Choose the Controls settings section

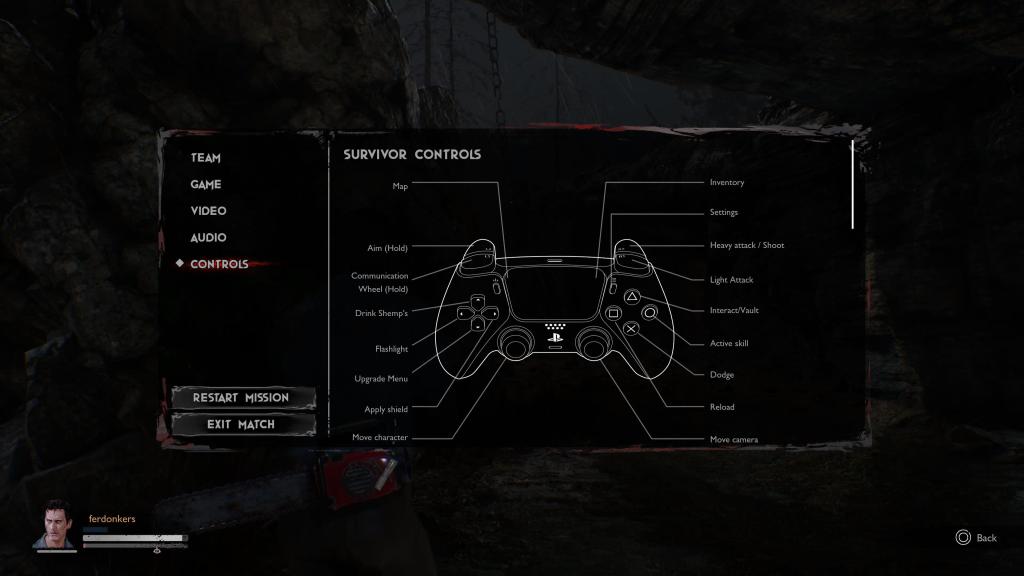219,264
